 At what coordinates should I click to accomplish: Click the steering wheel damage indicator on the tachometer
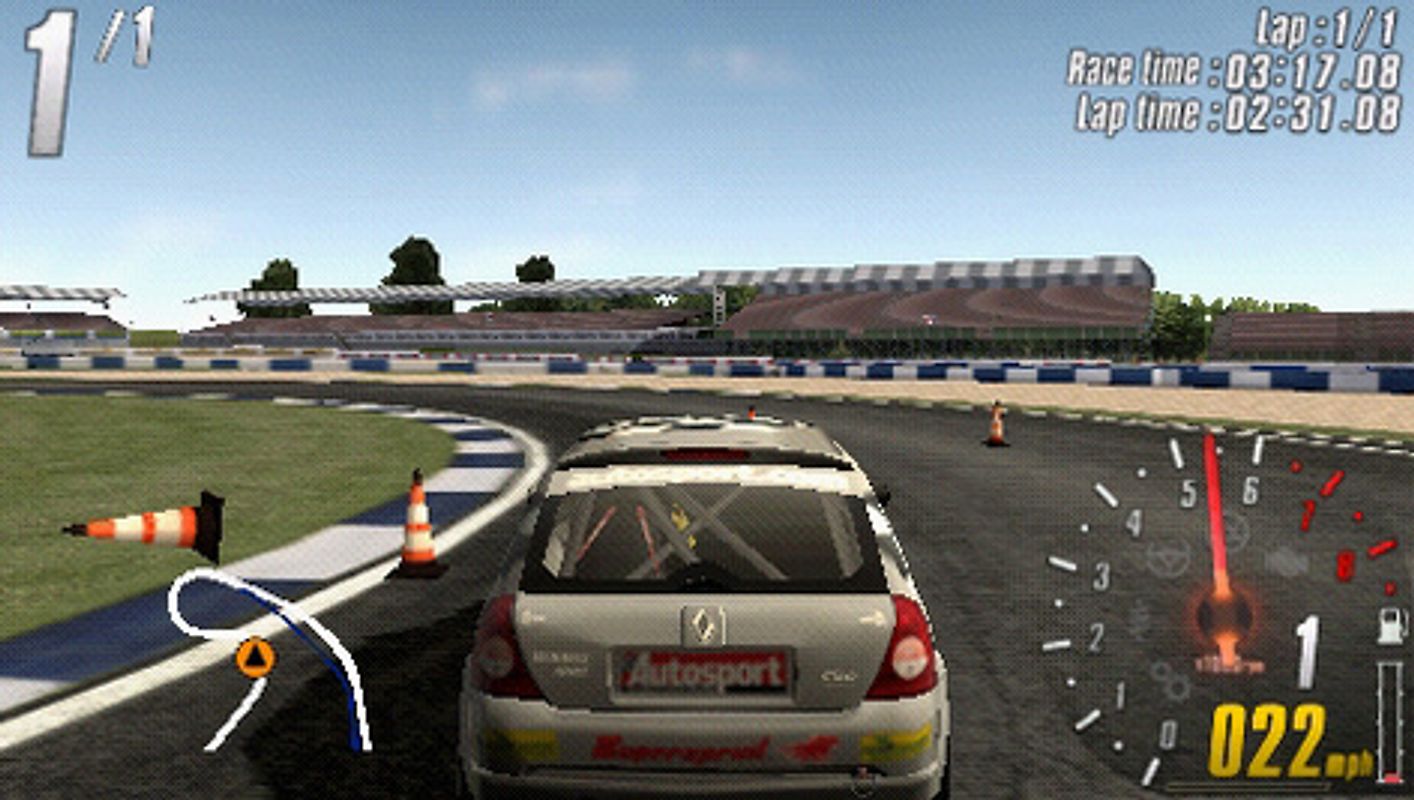pos(1168,560)
